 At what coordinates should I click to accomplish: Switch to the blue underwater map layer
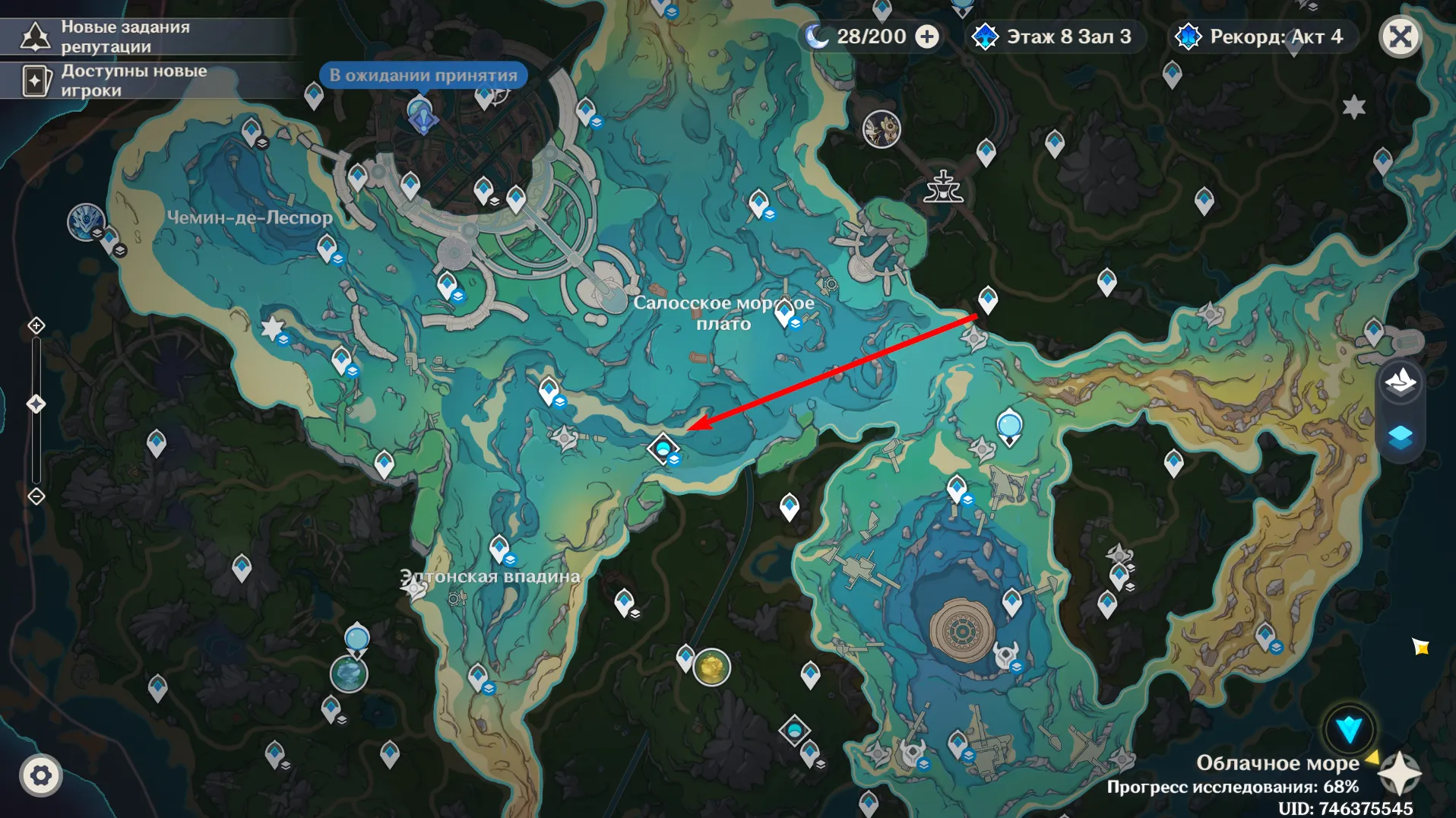[x=1400, y=436]
